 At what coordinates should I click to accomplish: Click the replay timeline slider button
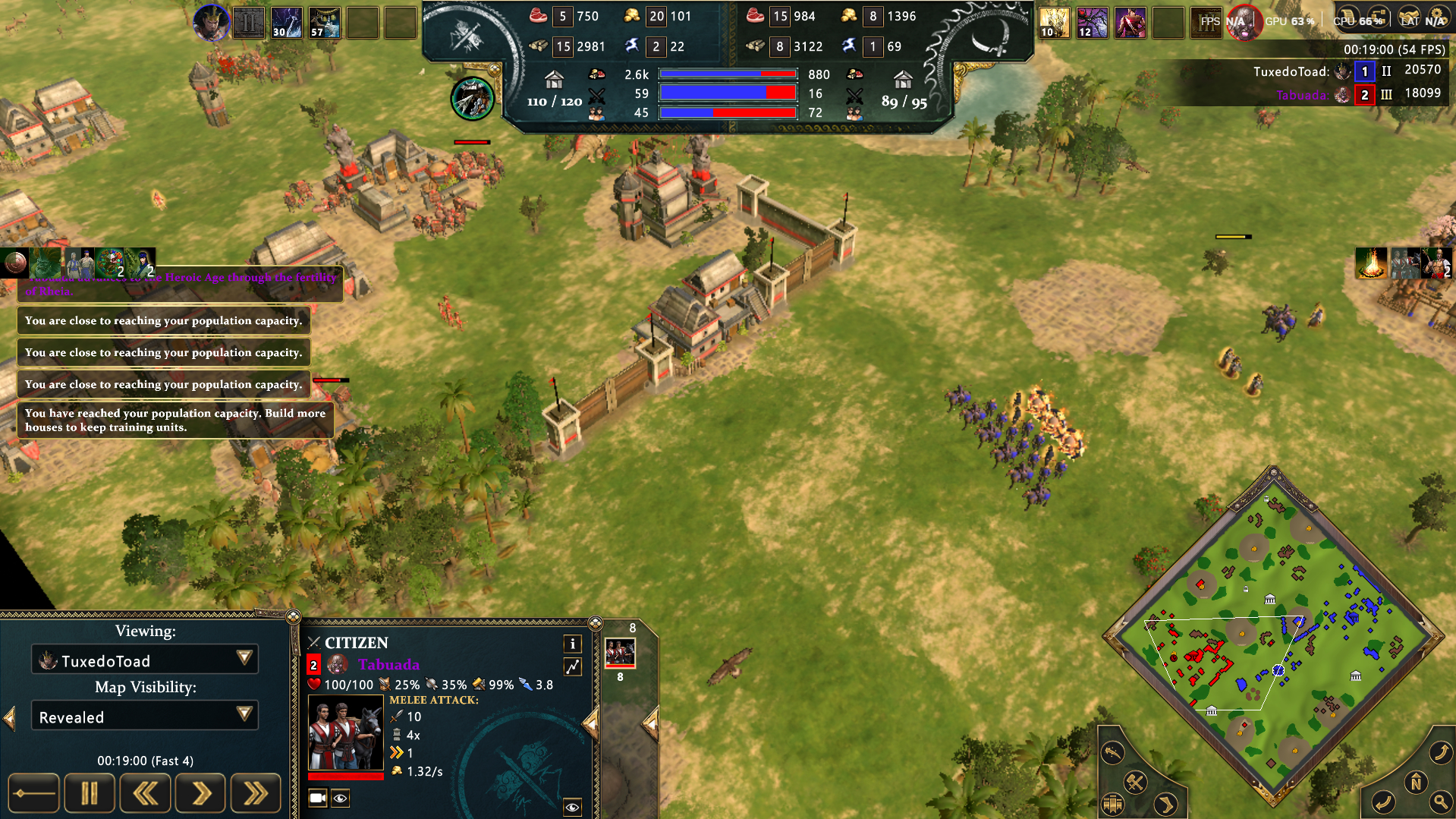(x=33, y=793)
